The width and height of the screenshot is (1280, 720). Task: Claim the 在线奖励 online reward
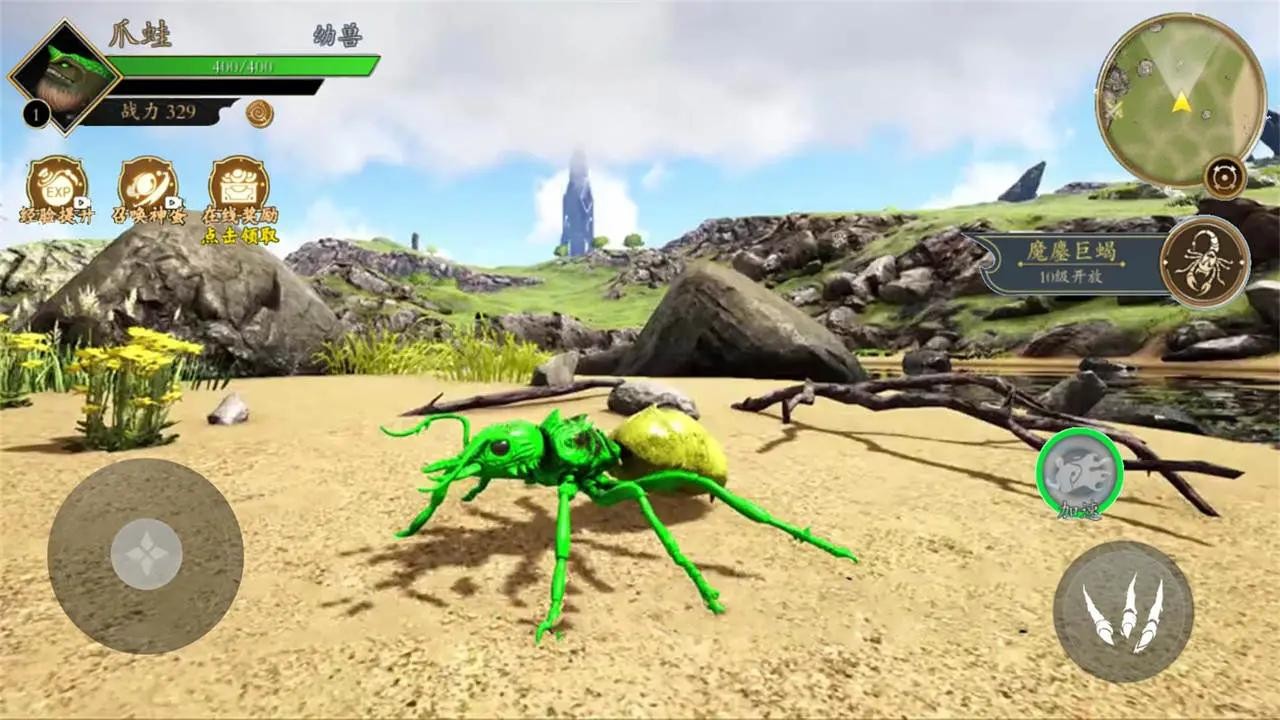(239, 186)
